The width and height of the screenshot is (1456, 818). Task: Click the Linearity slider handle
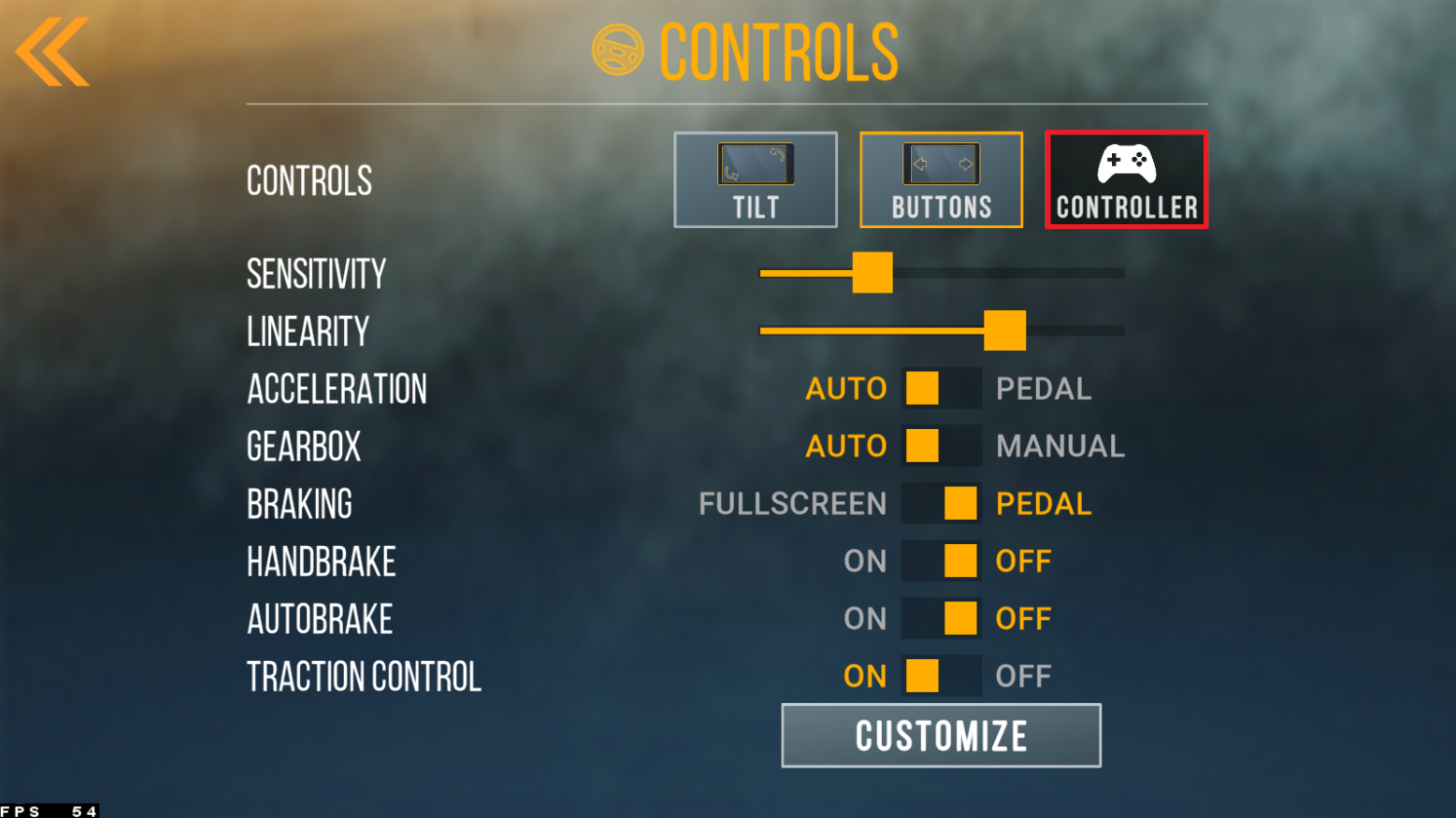pyautogui.click(x=1005, y=331)
